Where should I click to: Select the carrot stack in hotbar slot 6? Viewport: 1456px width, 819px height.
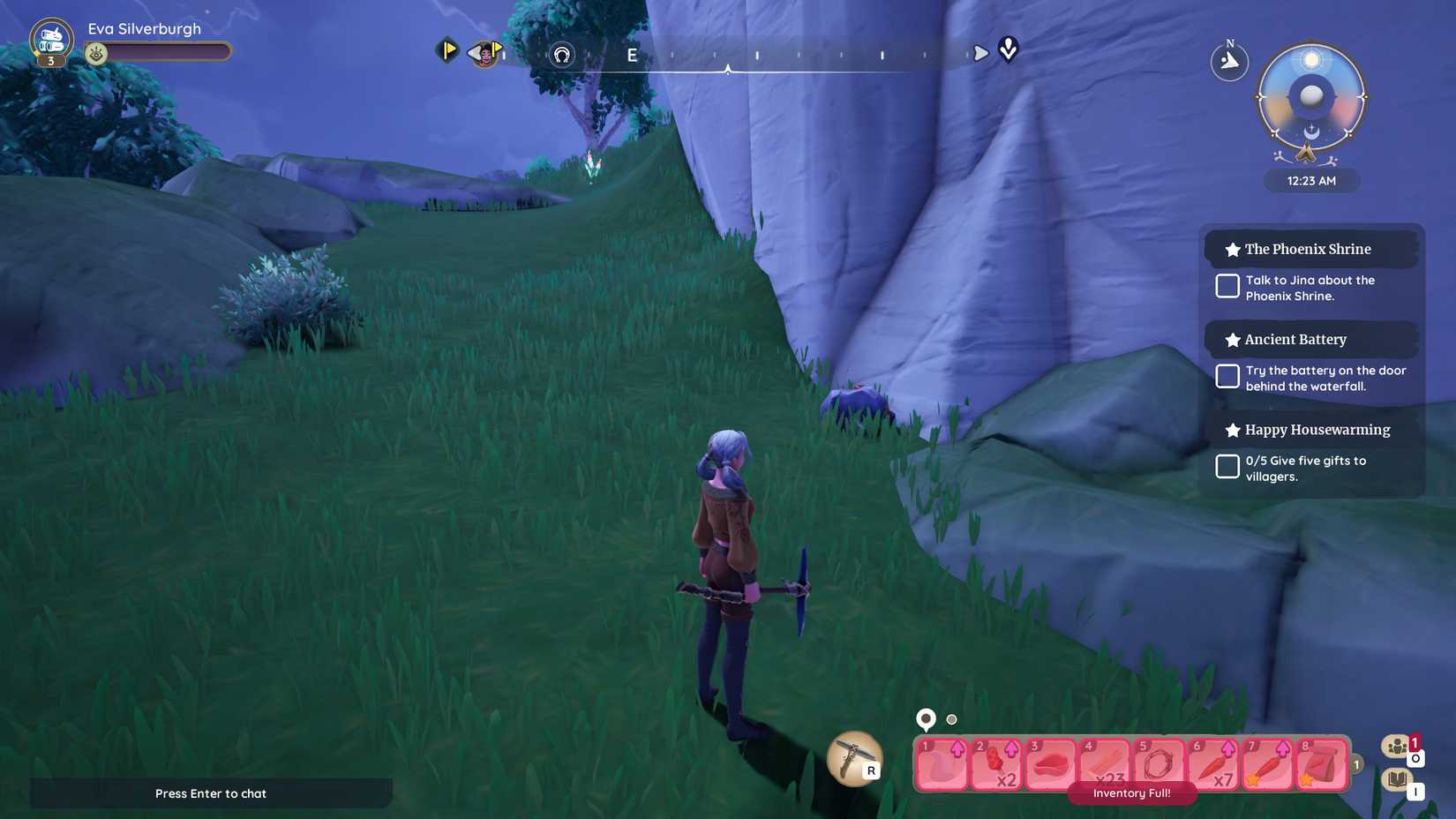click(x=1213, y=763)
